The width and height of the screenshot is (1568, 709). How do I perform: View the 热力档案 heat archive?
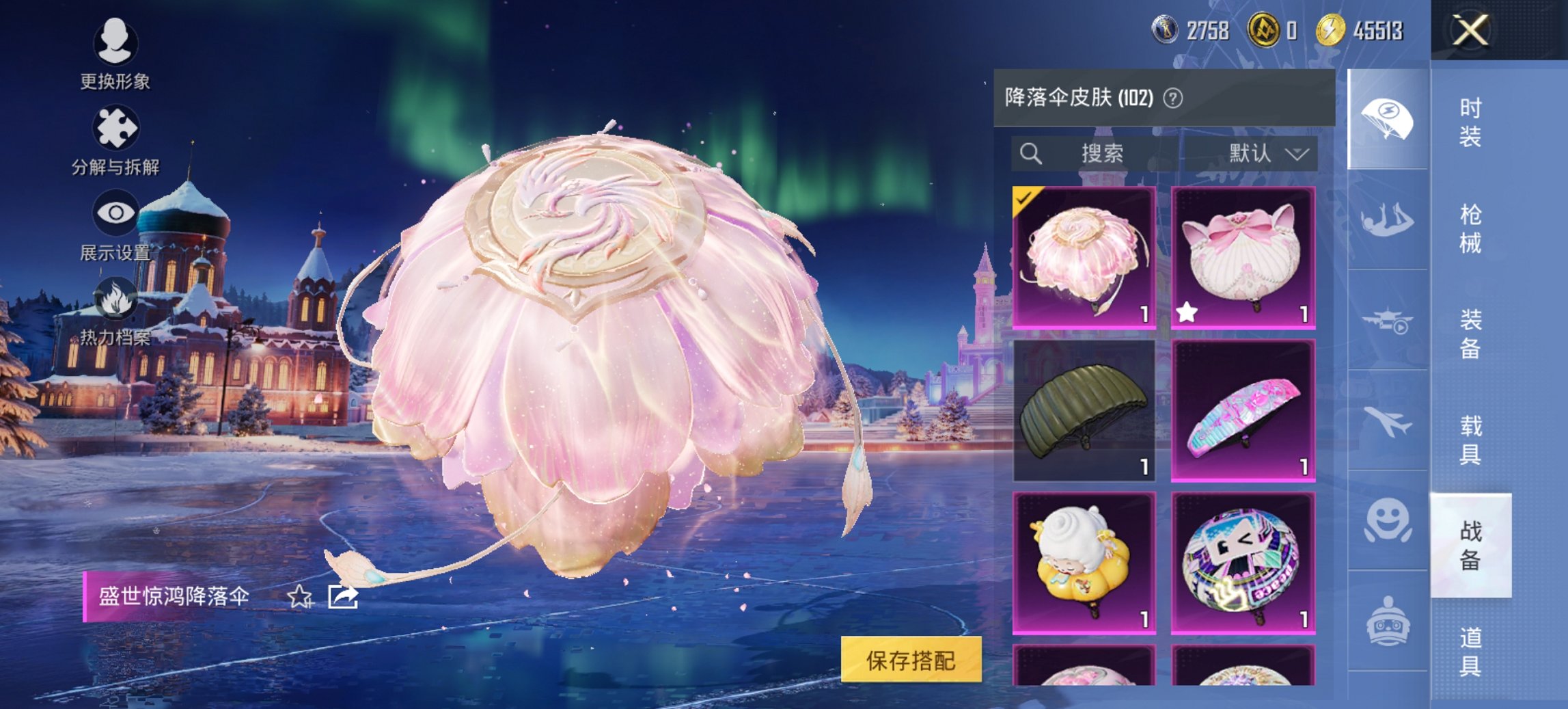click(116, 315)
